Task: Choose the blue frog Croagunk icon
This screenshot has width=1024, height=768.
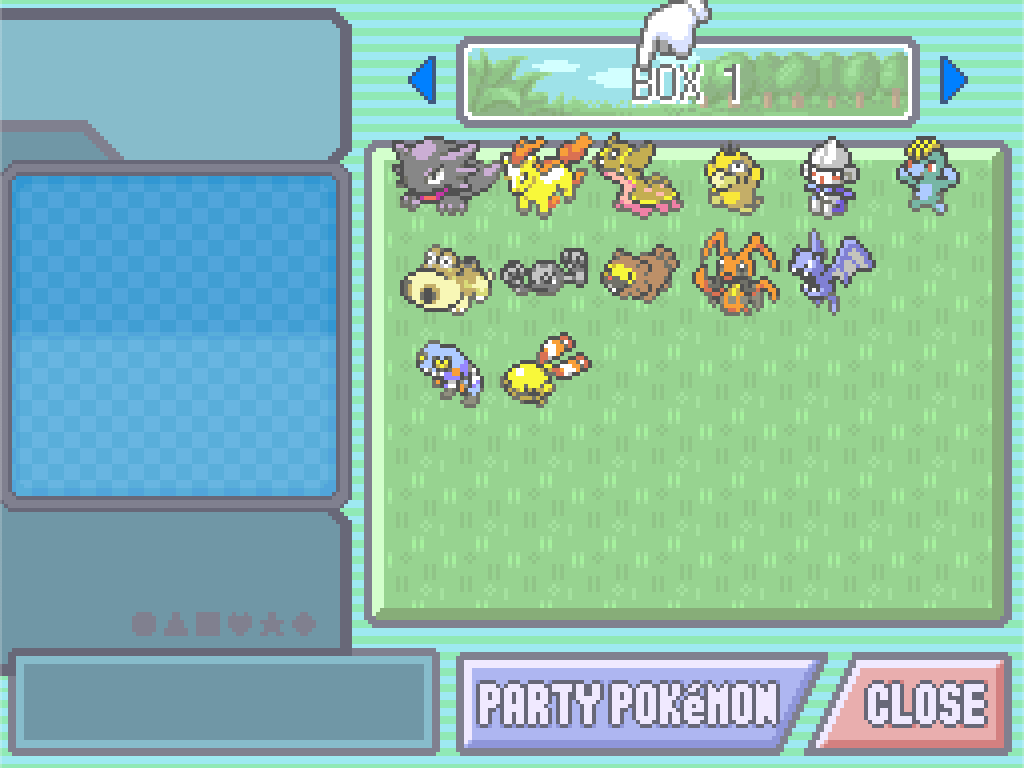Action: [449, 370]
